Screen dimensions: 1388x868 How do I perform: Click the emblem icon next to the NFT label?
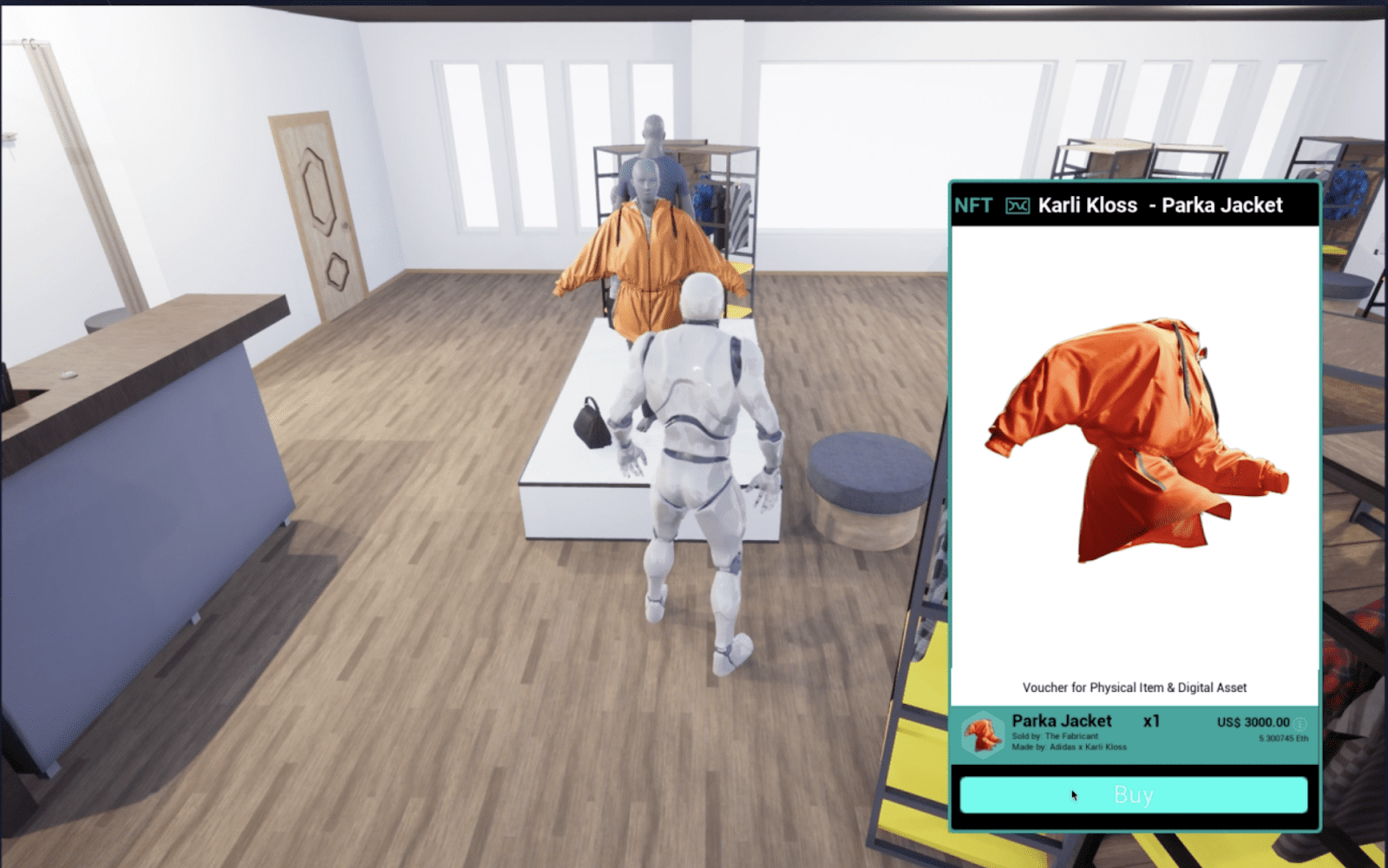click(1018, 206)
